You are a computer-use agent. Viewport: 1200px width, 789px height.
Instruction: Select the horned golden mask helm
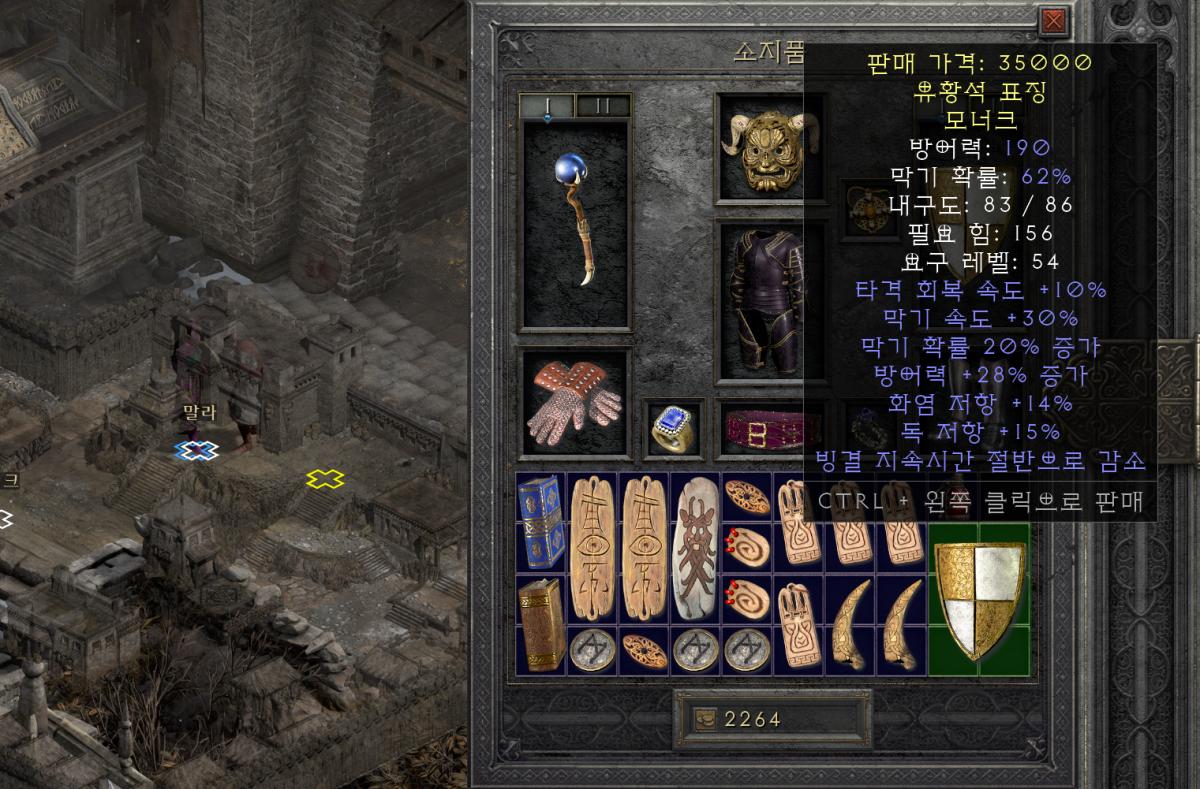pyautogui.click(x=757, y=150)
